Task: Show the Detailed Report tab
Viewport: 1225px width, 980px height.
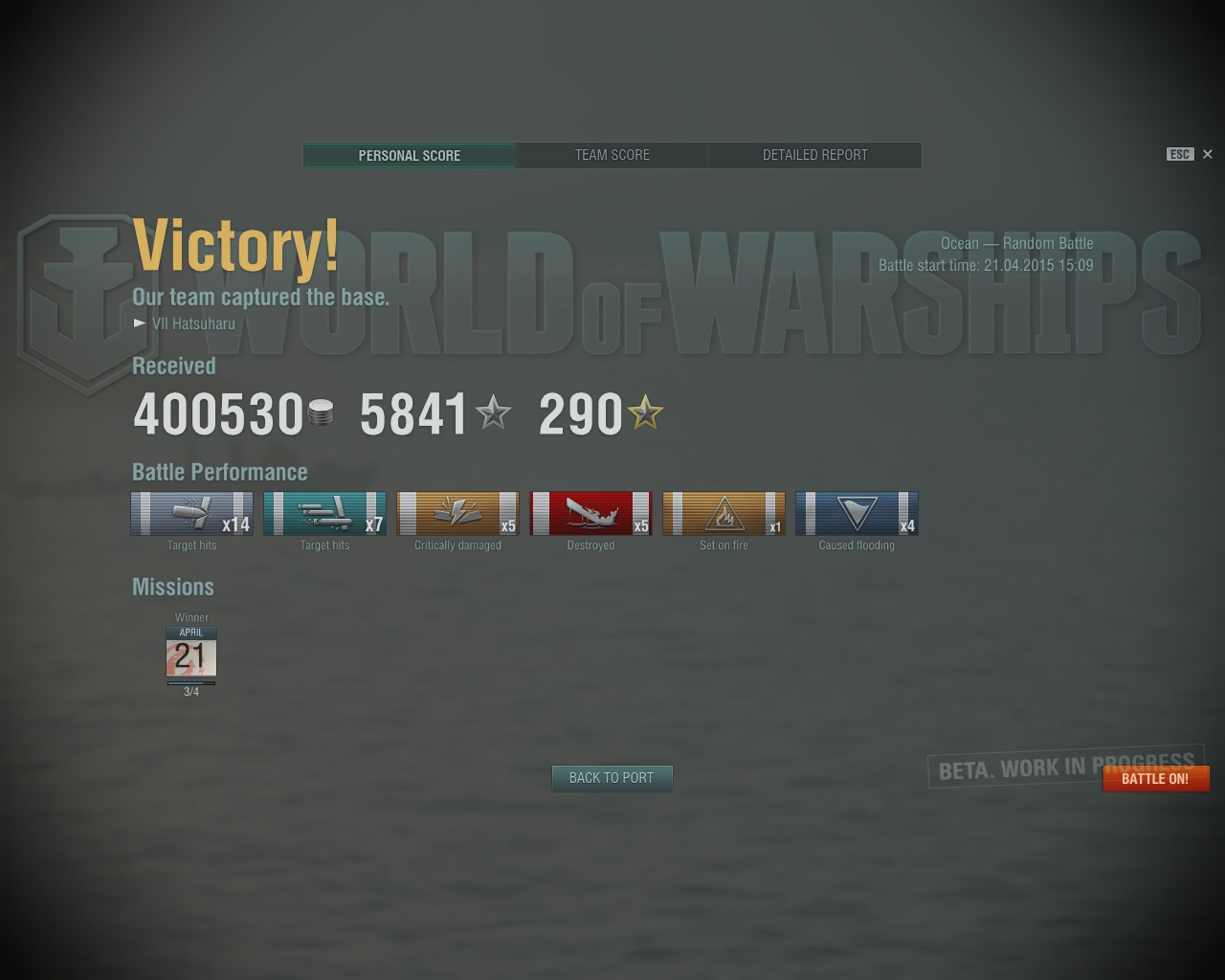Action: (814, 155)
